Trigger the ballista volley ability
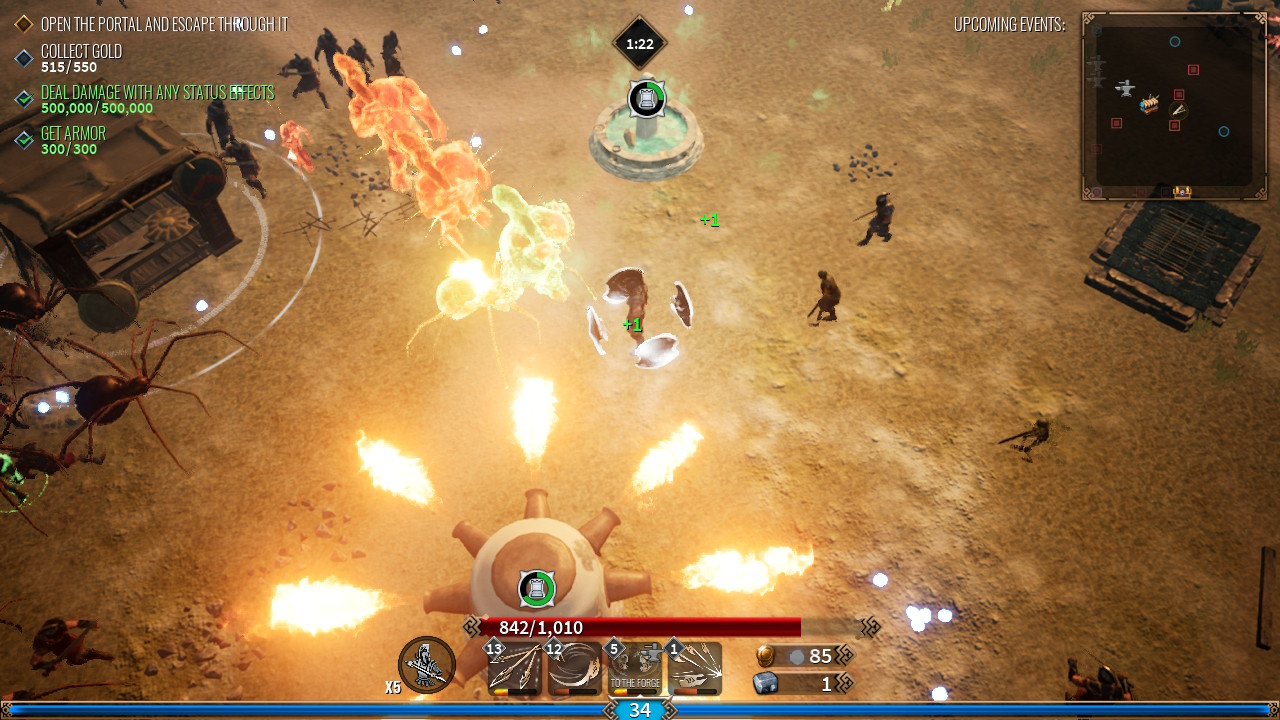Screen dimensions: 1280x720 click(x=695, y=669)
